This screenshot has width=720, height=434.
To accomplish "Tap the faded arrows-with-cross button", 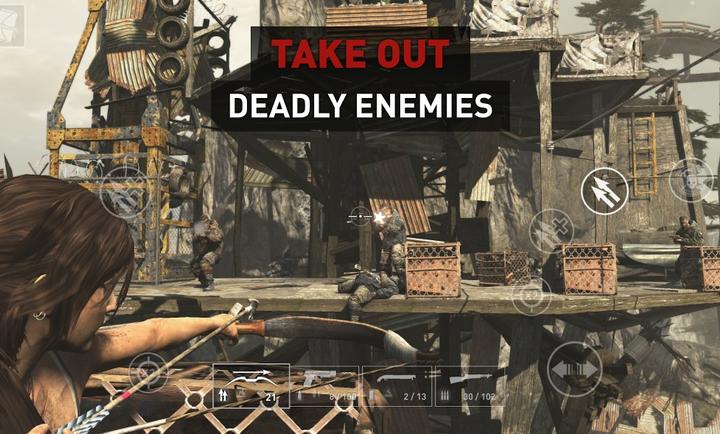I will [x=551, y=232].
